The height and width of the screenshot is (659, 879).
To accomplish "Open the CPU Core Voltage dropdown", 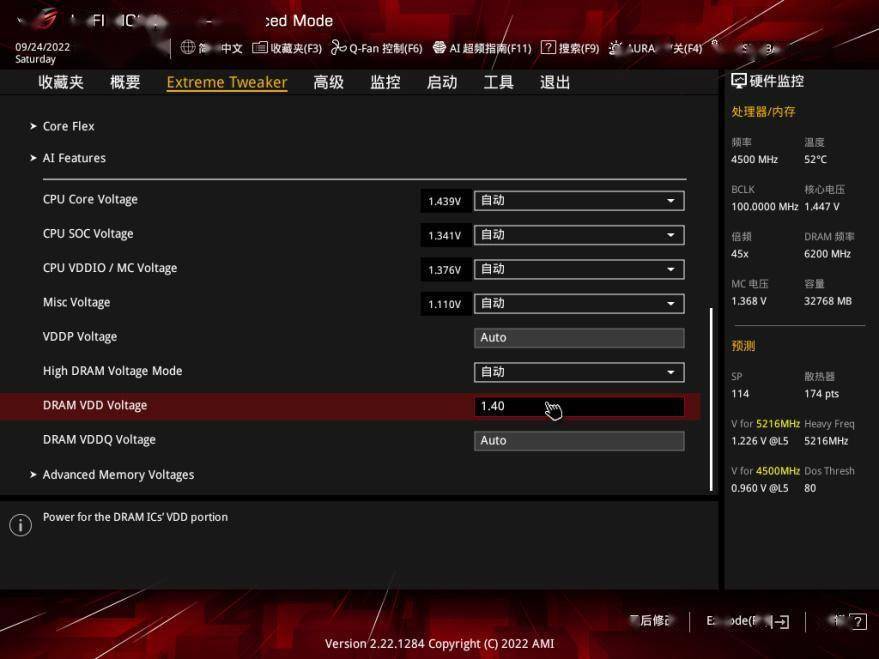I will 579,201.
